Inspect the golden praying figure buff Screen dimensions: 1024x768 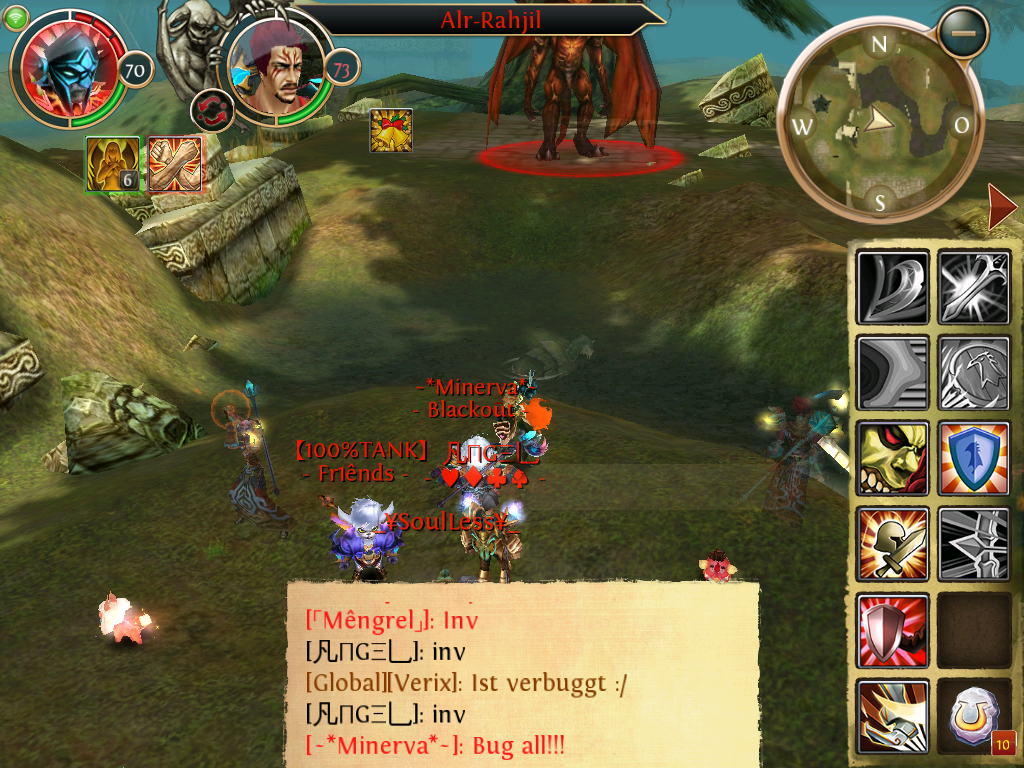112,163
